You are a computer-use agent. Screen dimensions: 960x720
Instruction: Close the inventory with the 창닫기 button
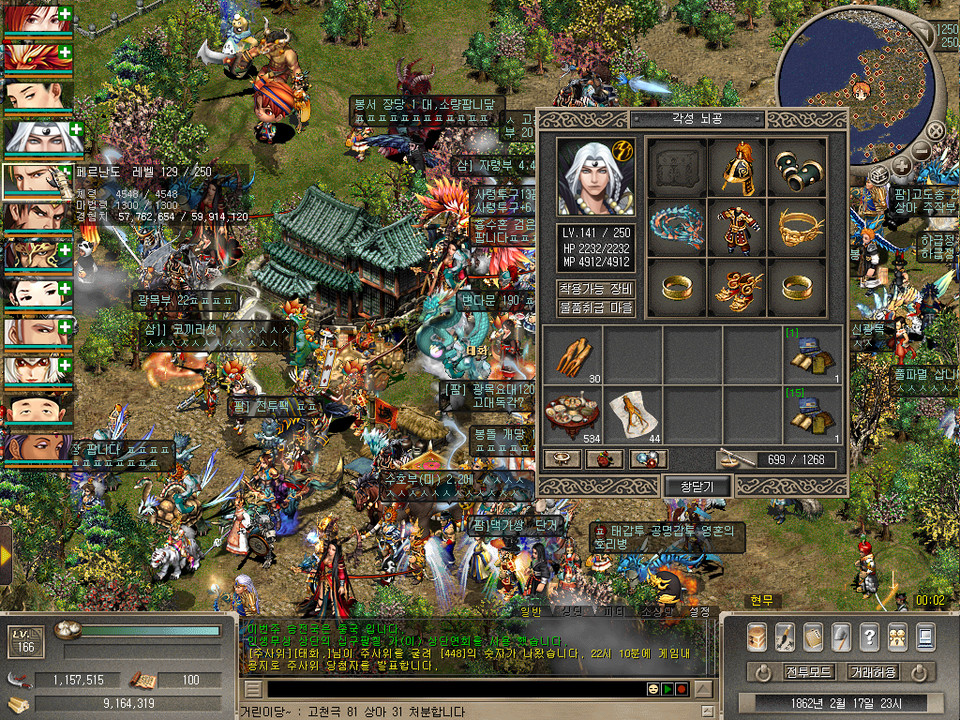697,486
